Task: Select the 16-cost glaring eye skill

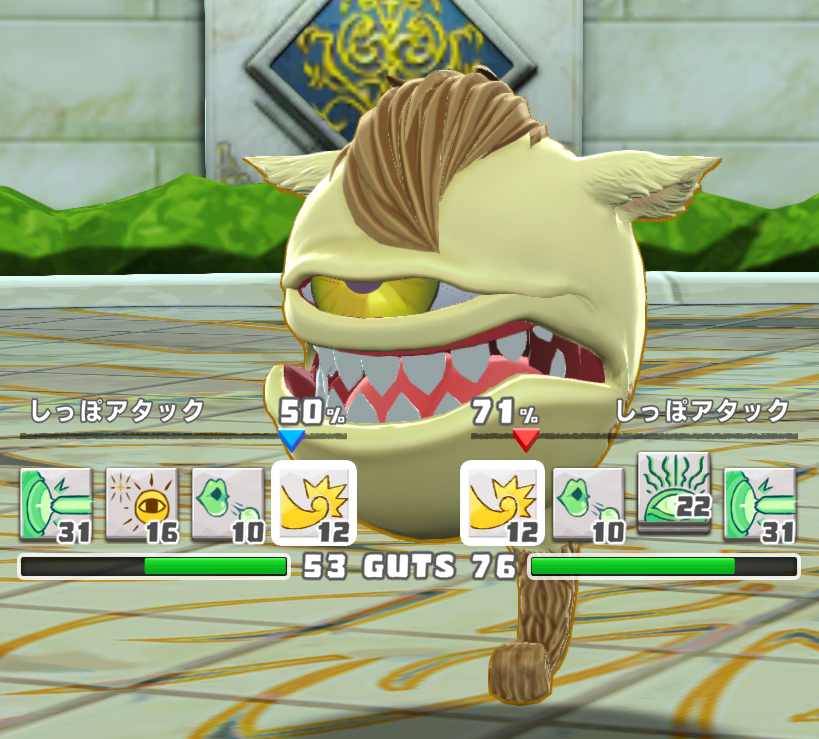Action: tap(142, 503)
